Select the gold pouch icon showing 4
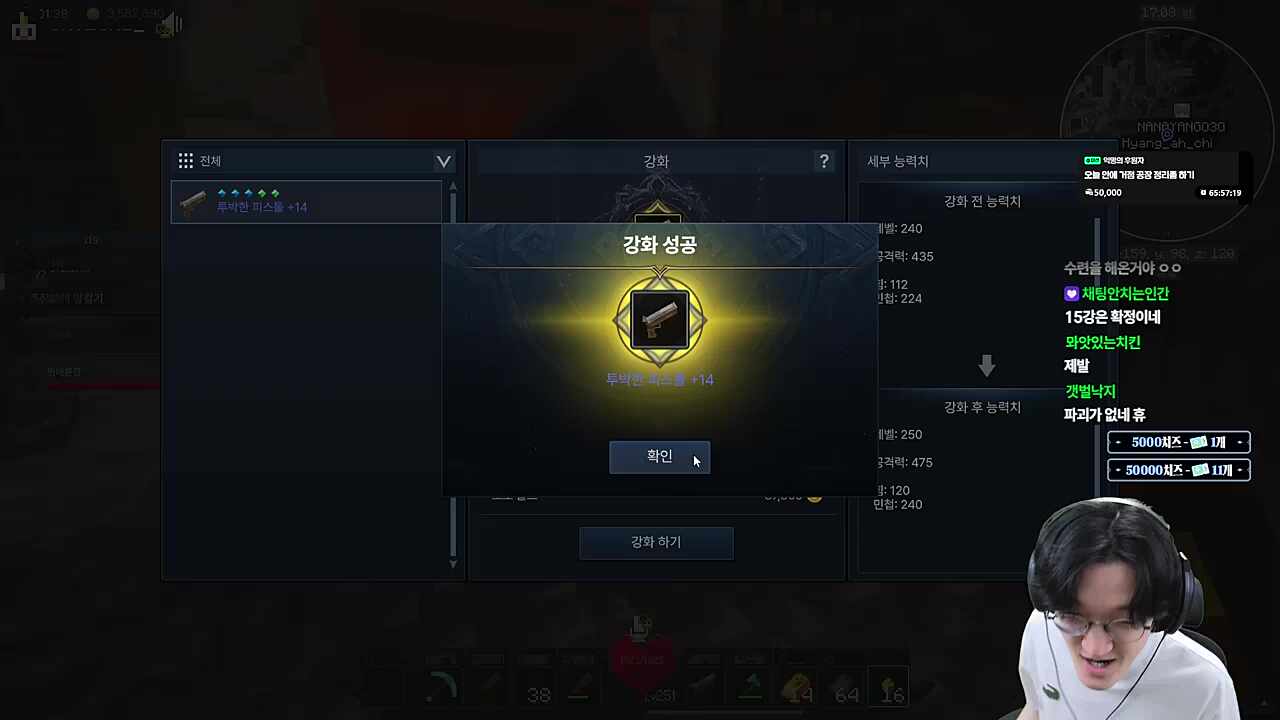 (x=795, y=688)
